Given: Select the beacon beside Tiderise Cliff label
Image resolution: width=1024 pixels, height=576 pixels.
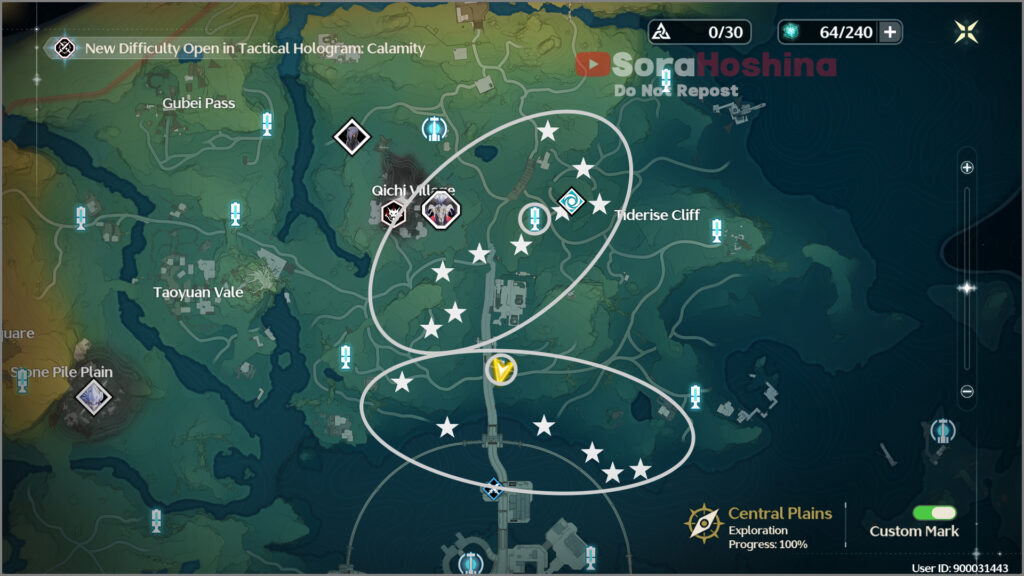Looking at the screenshot, I should [x=716, y=231].
